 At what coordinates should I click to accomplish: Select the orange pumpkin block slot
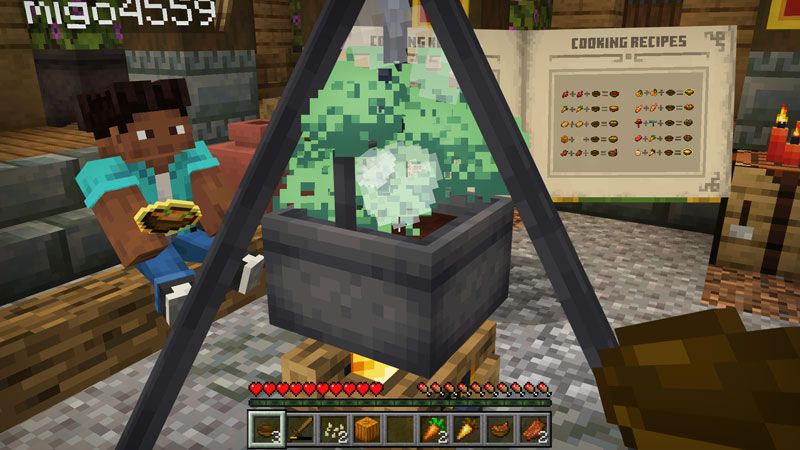coord(367,430)
